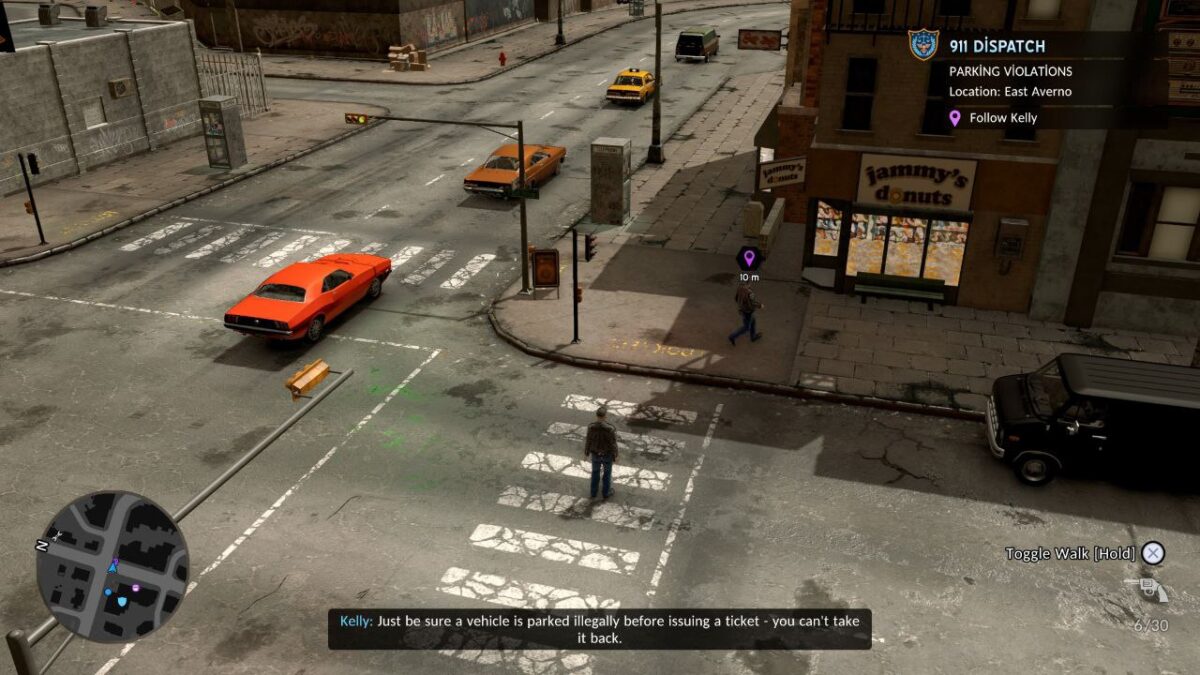Click the circular minimap
The image size is (1200, 675).
click(112, 566)
